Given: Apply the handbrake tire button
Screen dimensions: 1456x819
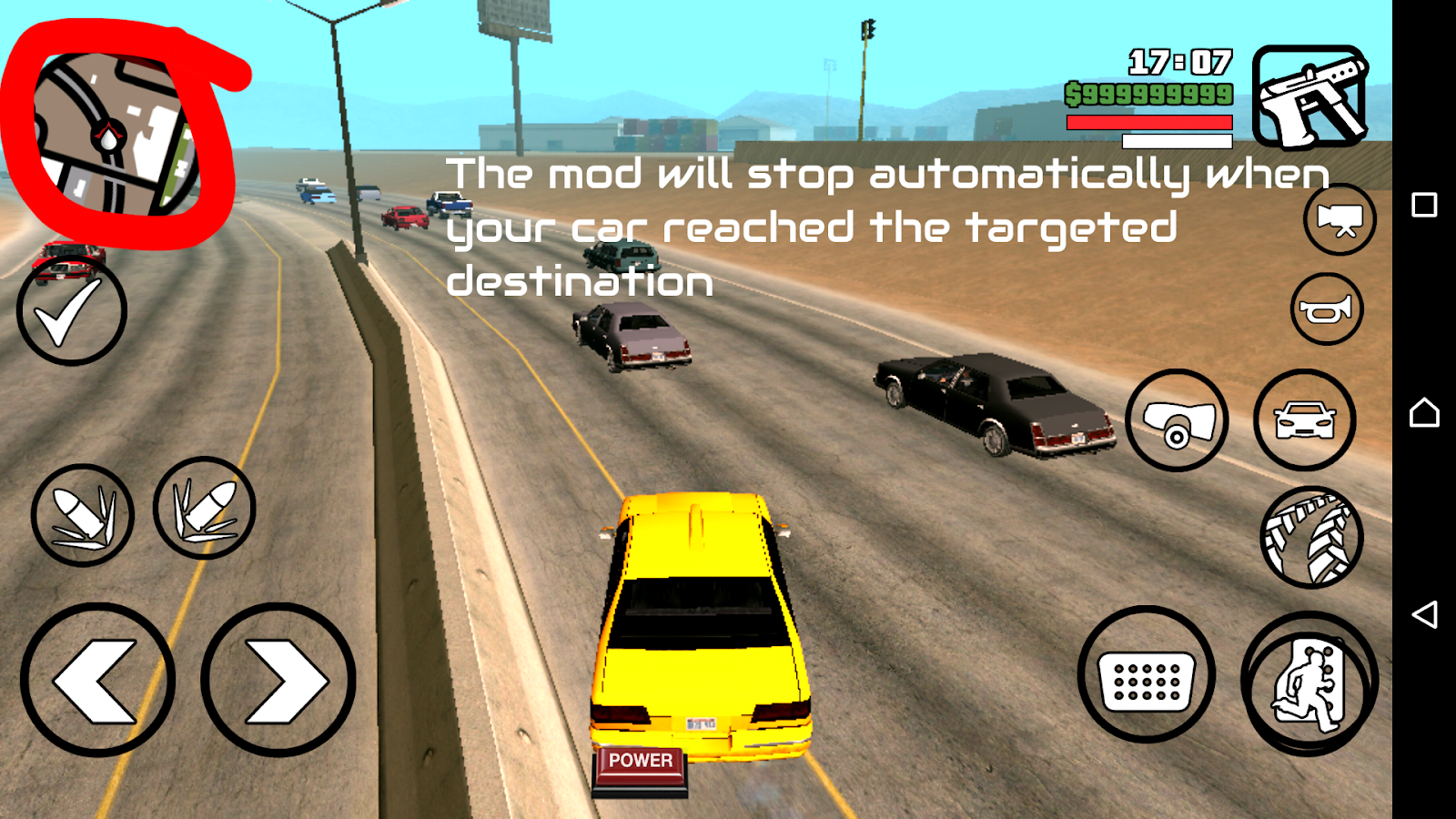Looking at the screenshot, I should coord(1311,538).
